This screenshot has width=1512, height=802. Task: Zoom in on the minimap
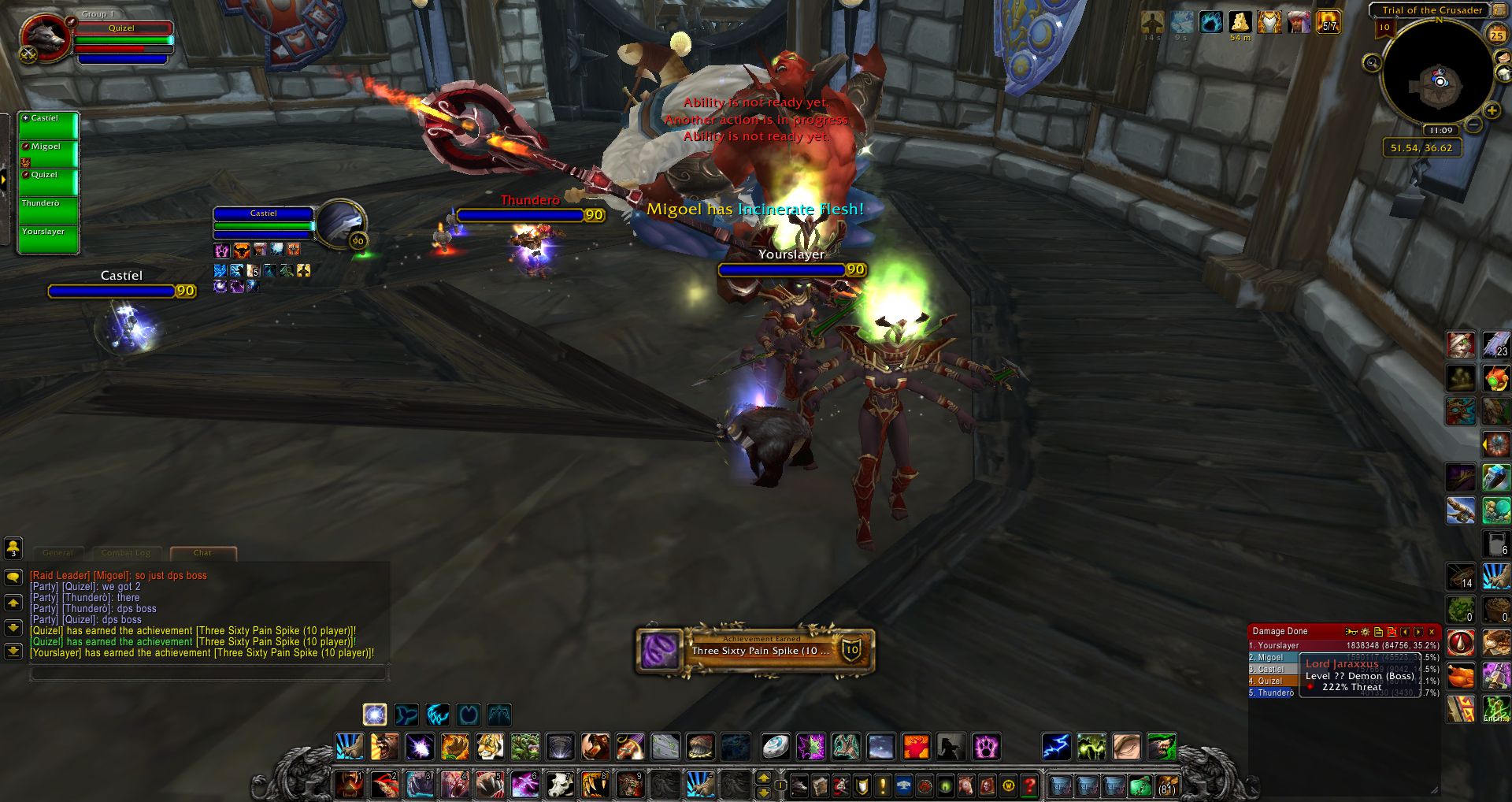point(1492,111)
